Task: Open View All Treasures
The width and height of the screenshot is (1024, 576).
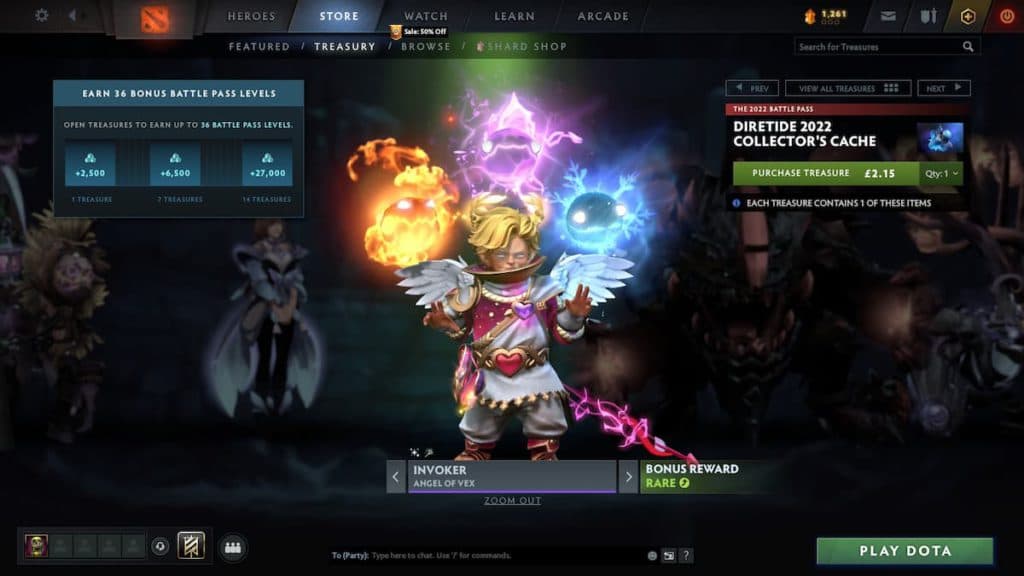Action: click(x=848, y=88)
